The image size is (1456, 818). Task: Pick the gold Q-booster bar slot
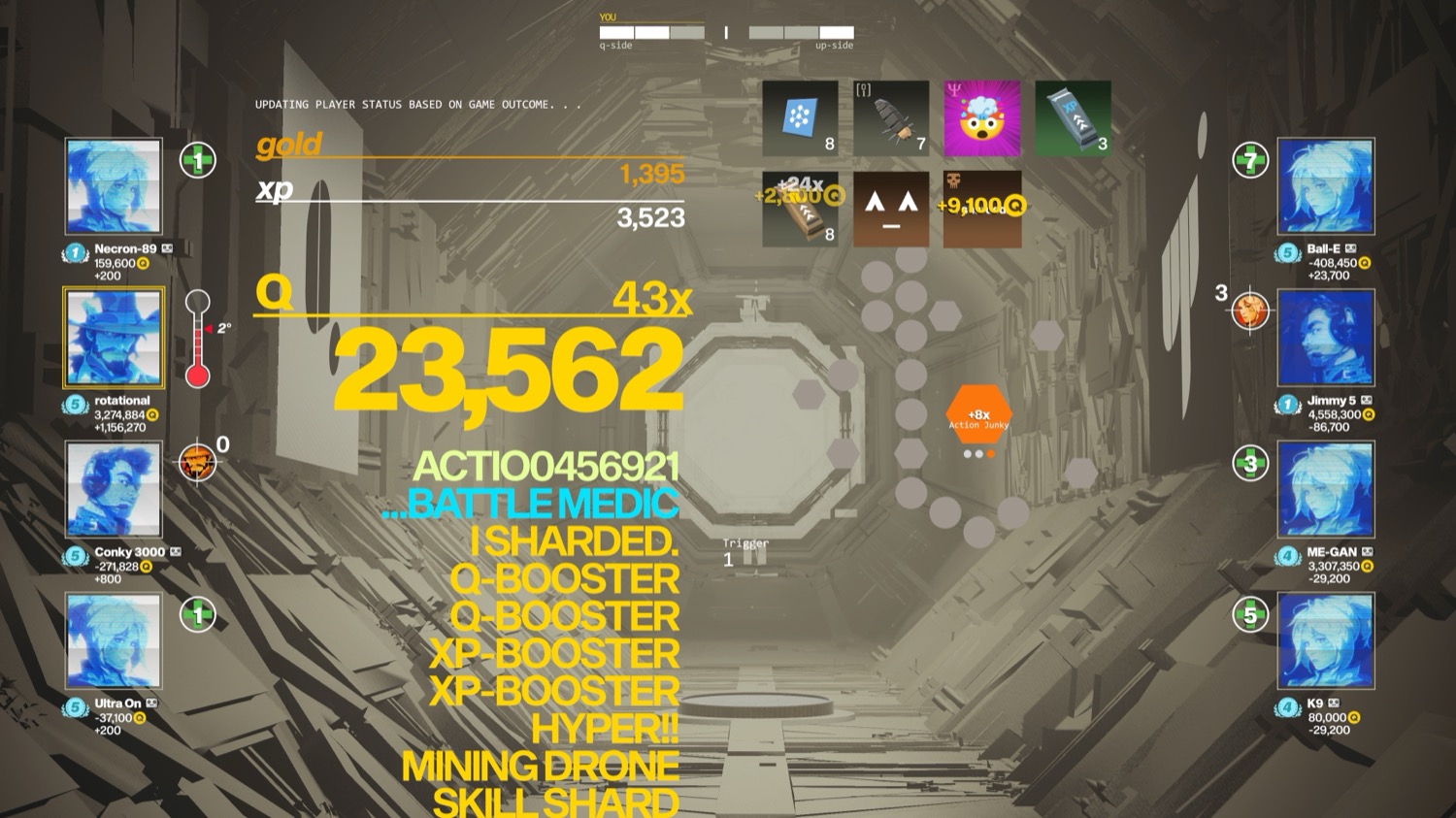tap(800, 209)
